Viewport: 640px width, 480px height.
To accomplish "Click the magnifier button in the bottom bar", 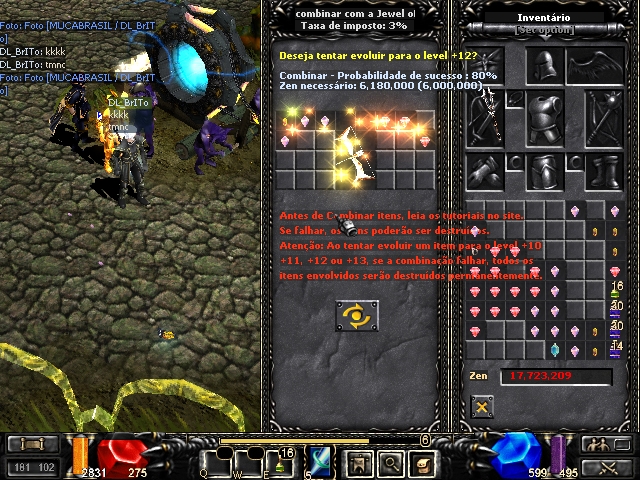I will 392,461.
